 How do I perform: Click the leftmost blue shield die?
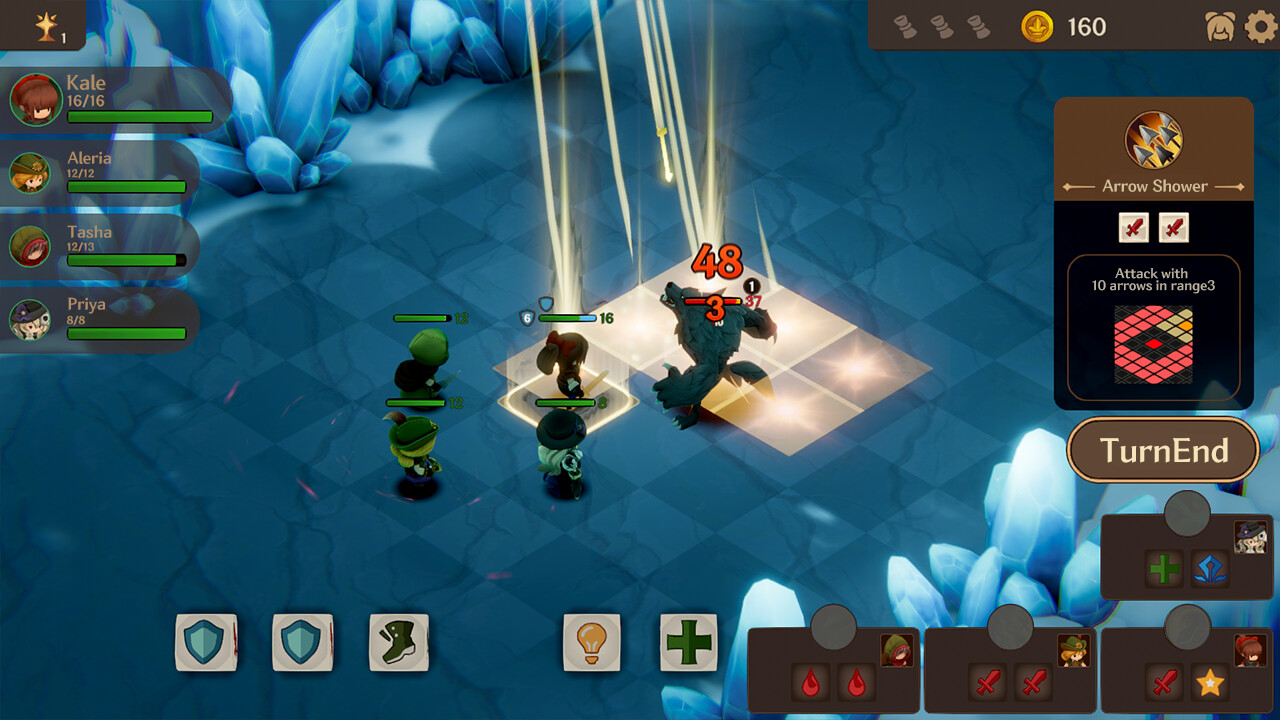(206, 644)
